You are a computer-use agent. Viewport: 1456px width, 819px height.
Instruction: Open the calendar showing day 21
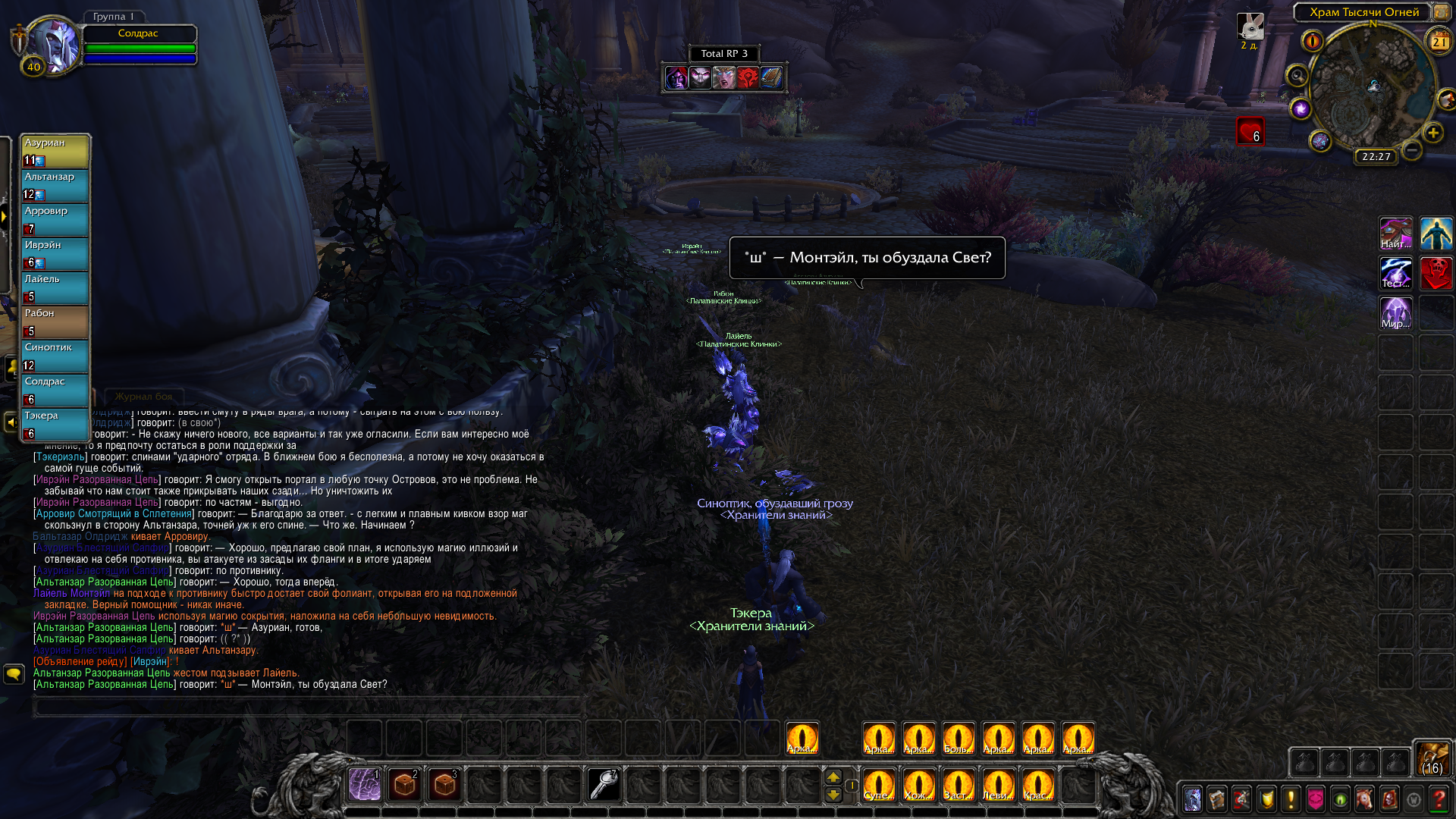click(x=1439, y=42)
